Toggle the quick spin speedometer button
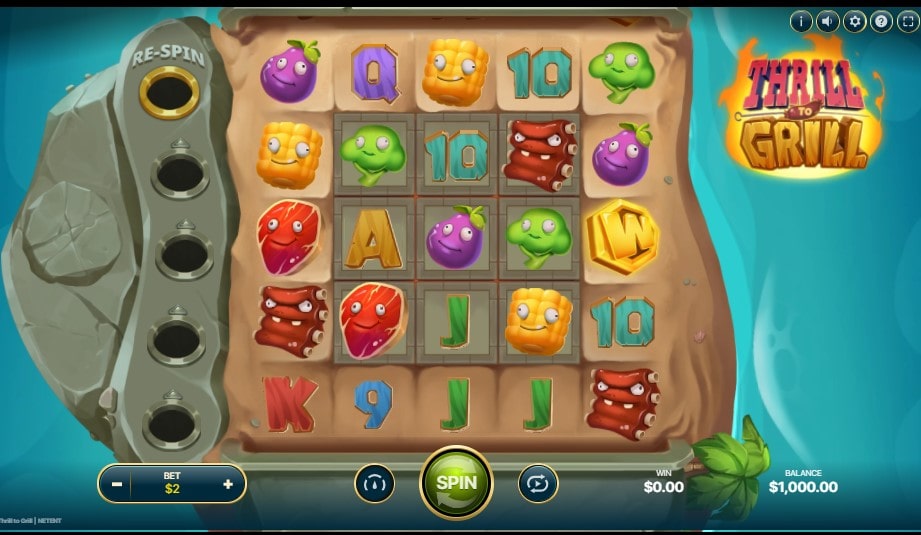 [x=374, y=484]
